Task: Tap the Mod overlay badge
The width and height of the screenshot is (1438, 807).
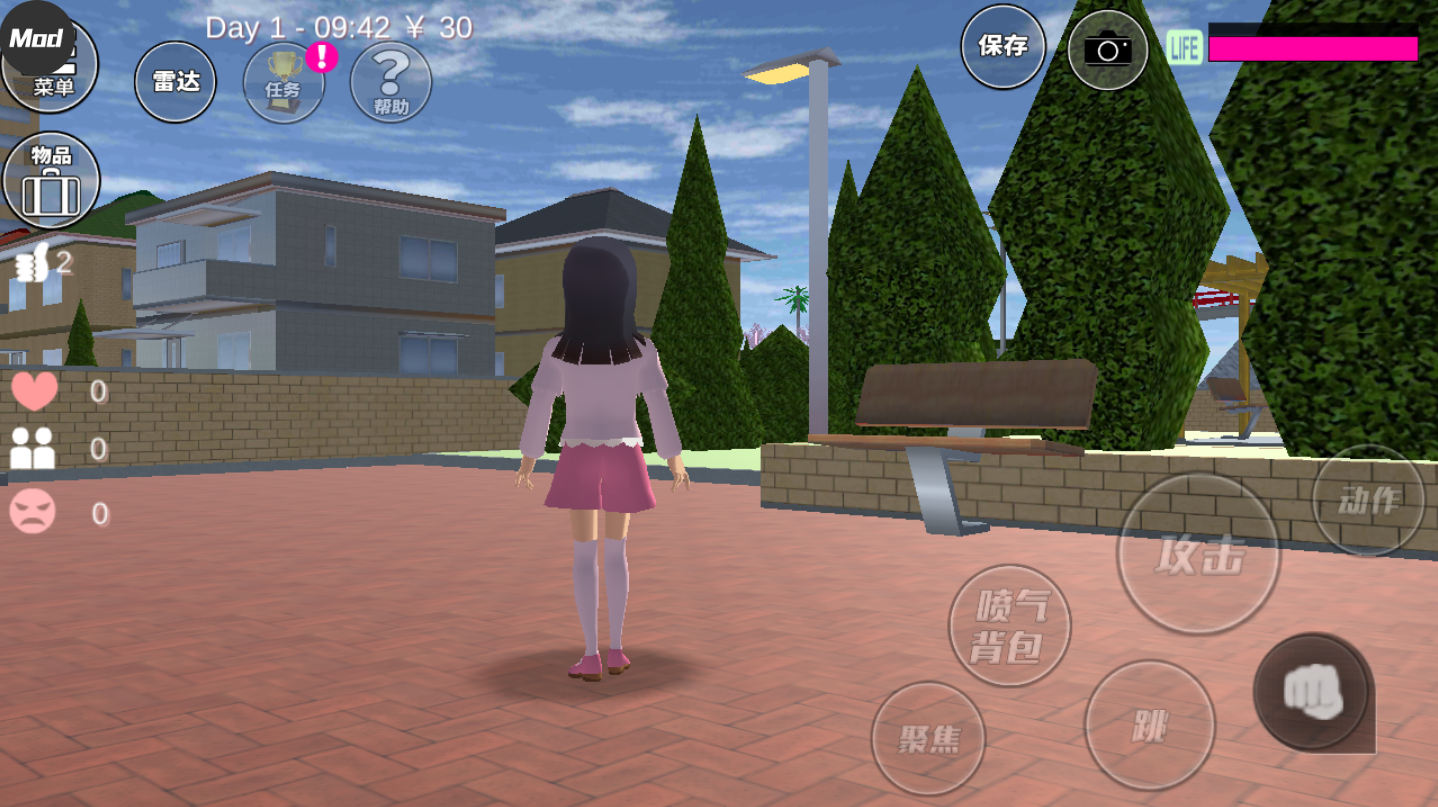Action: pyautogui.click(x=36, y=38)
